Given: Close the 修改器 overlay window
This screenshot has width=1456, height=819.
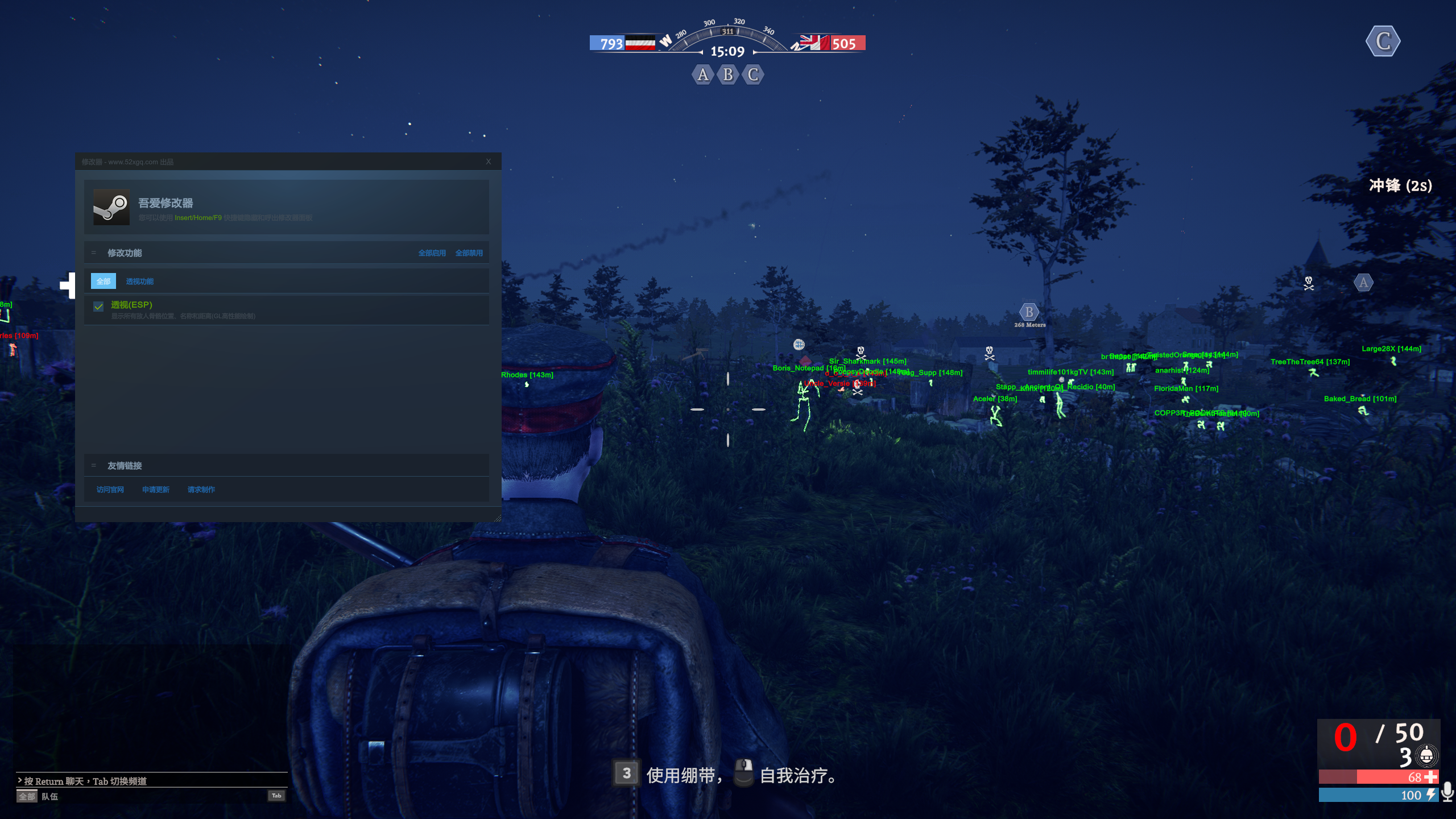Looking at the screenshot, I should (x=488, y=162).
